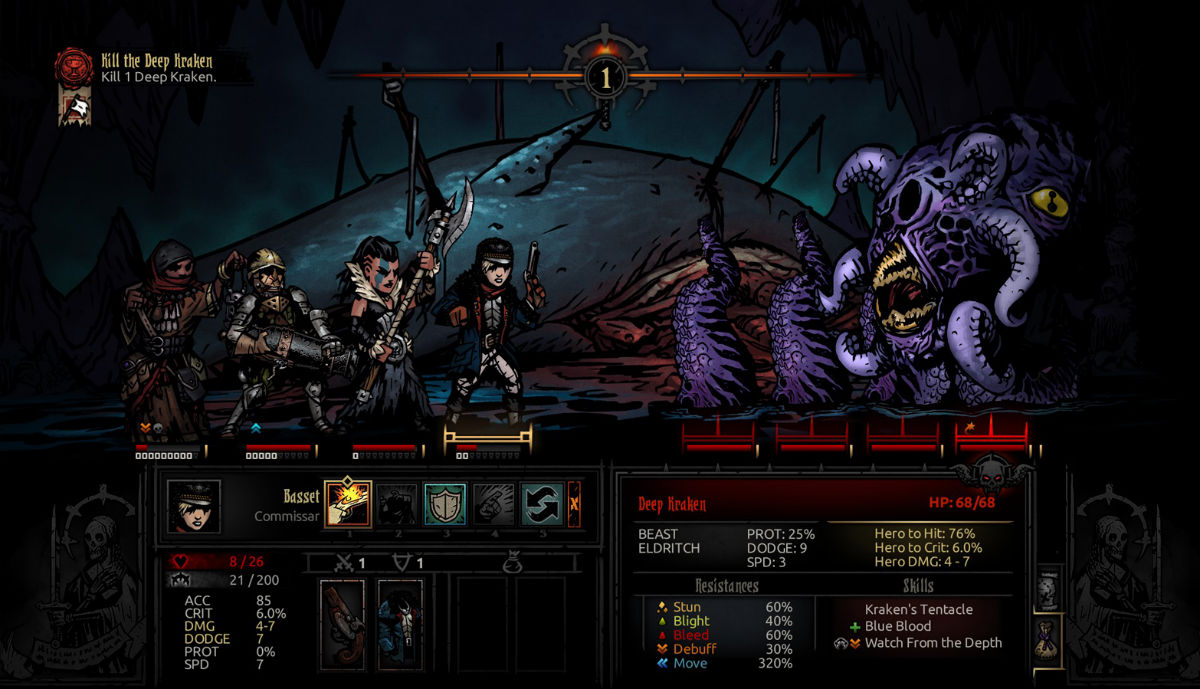Select the swap position arrows skill
The image size is (1200, 689).
(542, 505)
